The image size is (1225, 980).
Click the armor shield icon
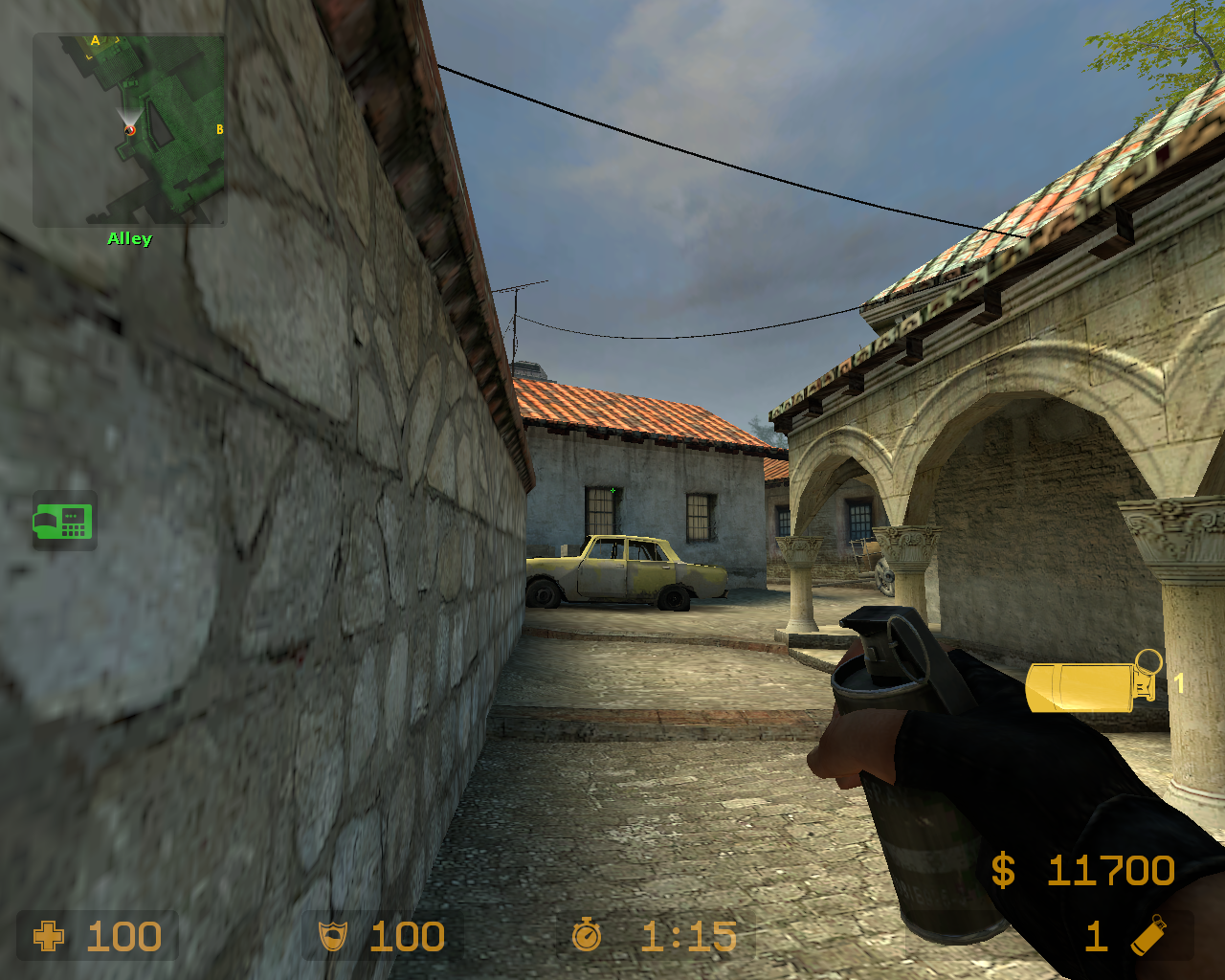click(330, 936)
